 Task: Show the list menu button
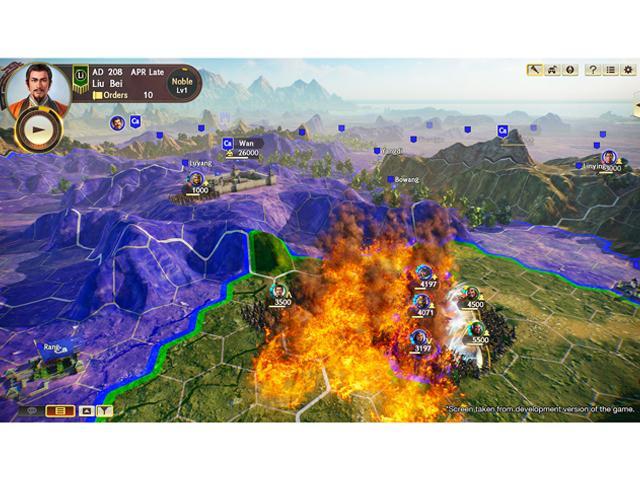point(611,70)
